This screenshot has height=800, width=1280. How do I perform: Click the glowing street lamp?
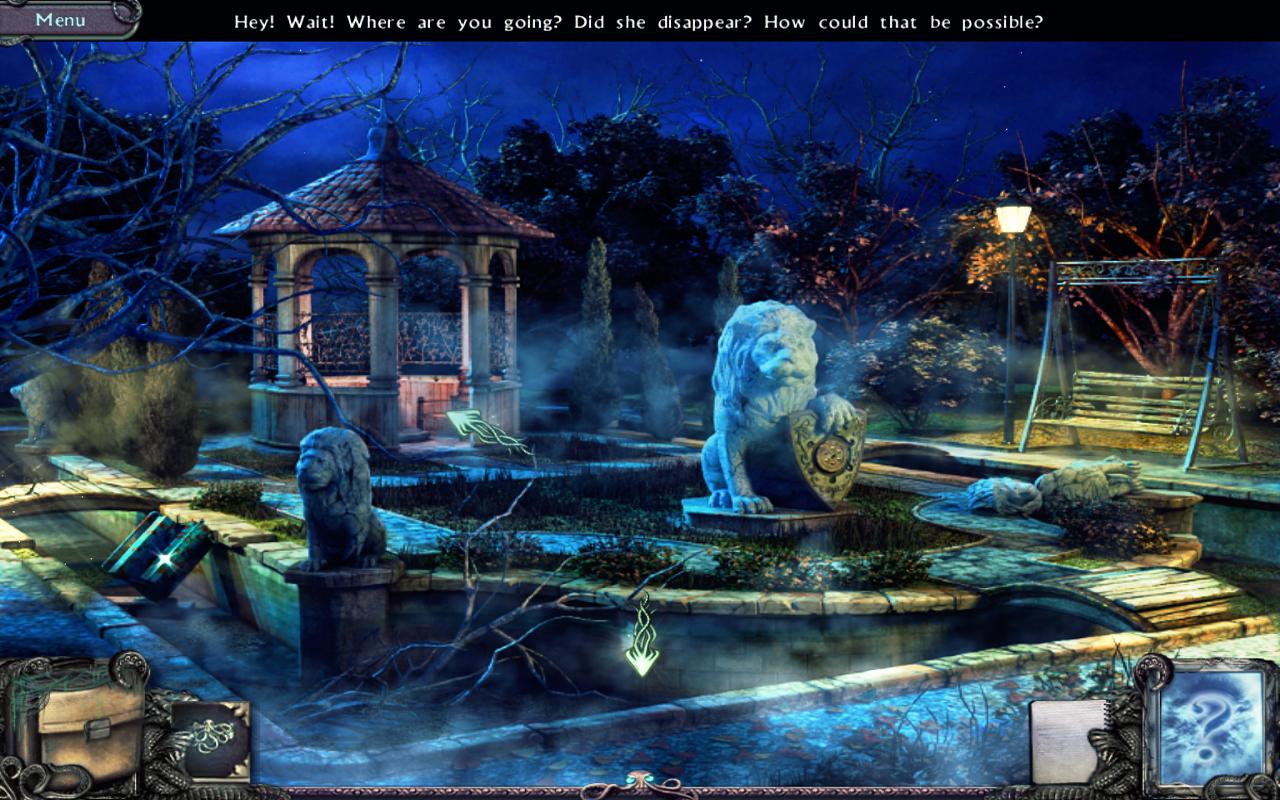(1013, 215)
